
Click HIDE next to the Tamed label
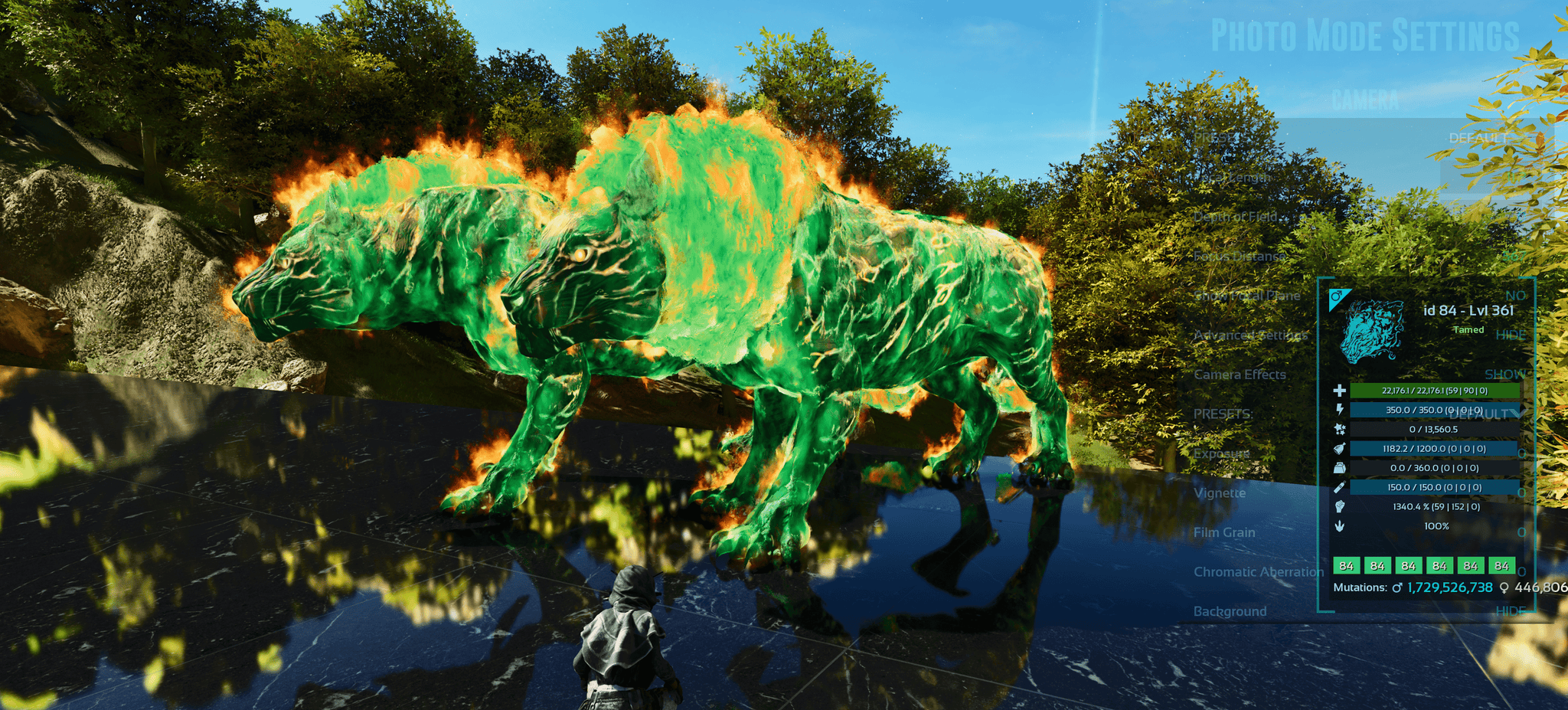coord(1511,335)
